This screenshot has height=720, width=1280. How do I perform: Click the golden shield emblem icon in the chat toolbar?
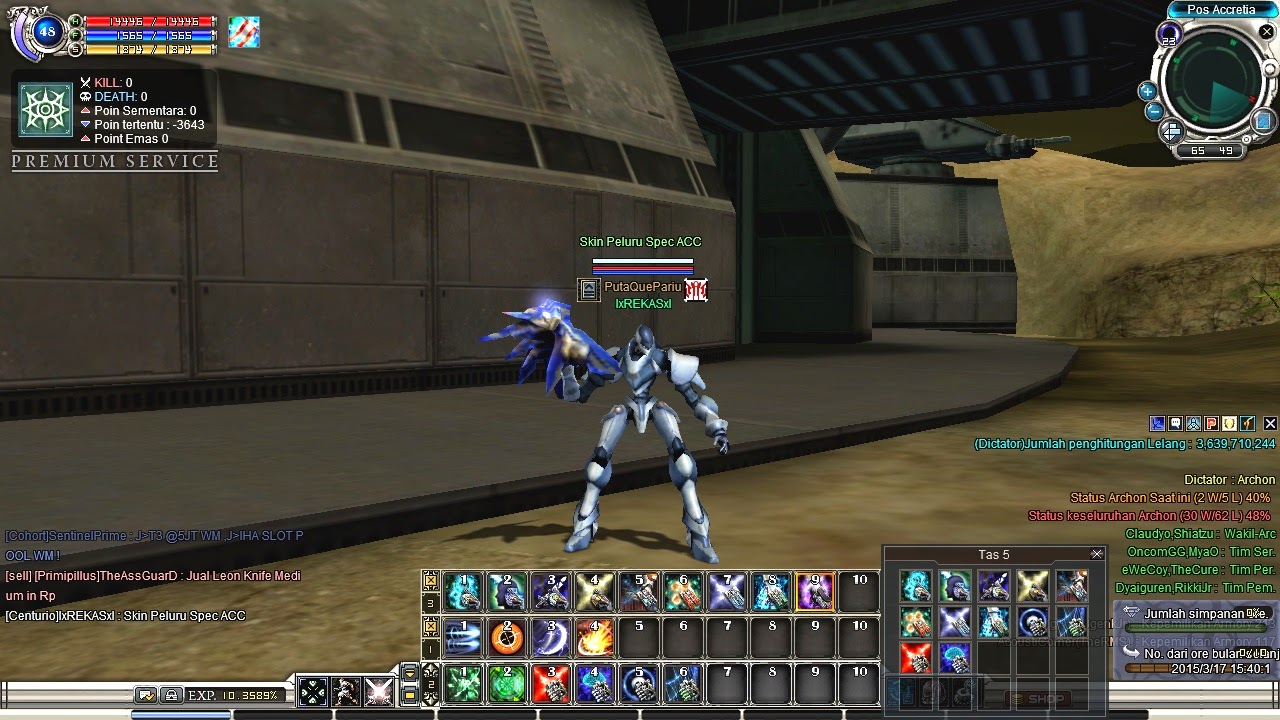tap(1229, 423)
